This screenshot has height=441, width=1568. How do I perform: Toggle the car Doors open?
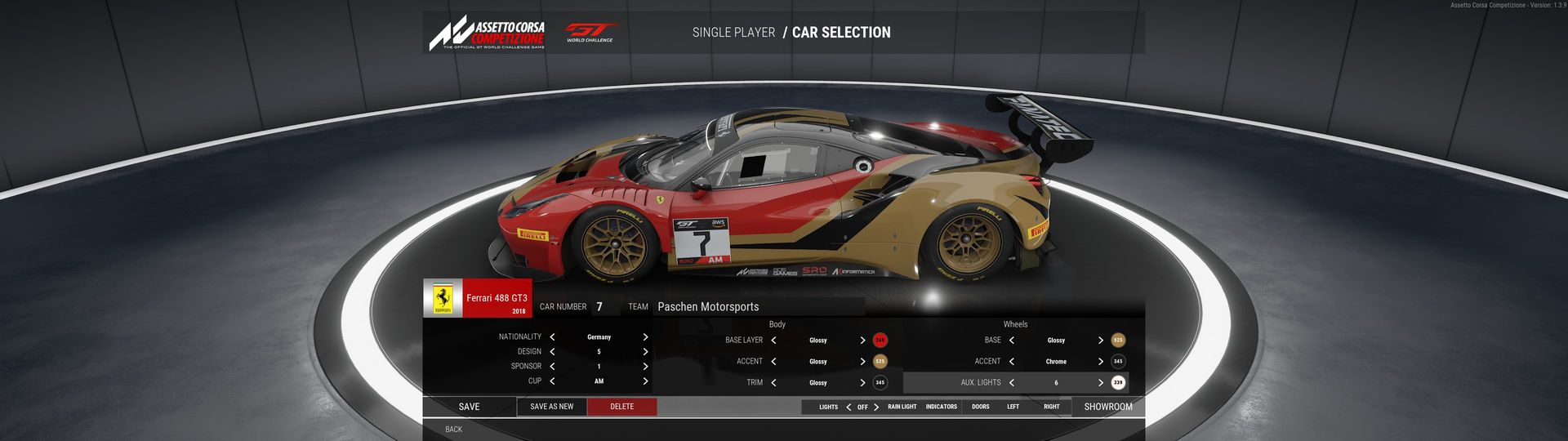(x=981, y=407)
